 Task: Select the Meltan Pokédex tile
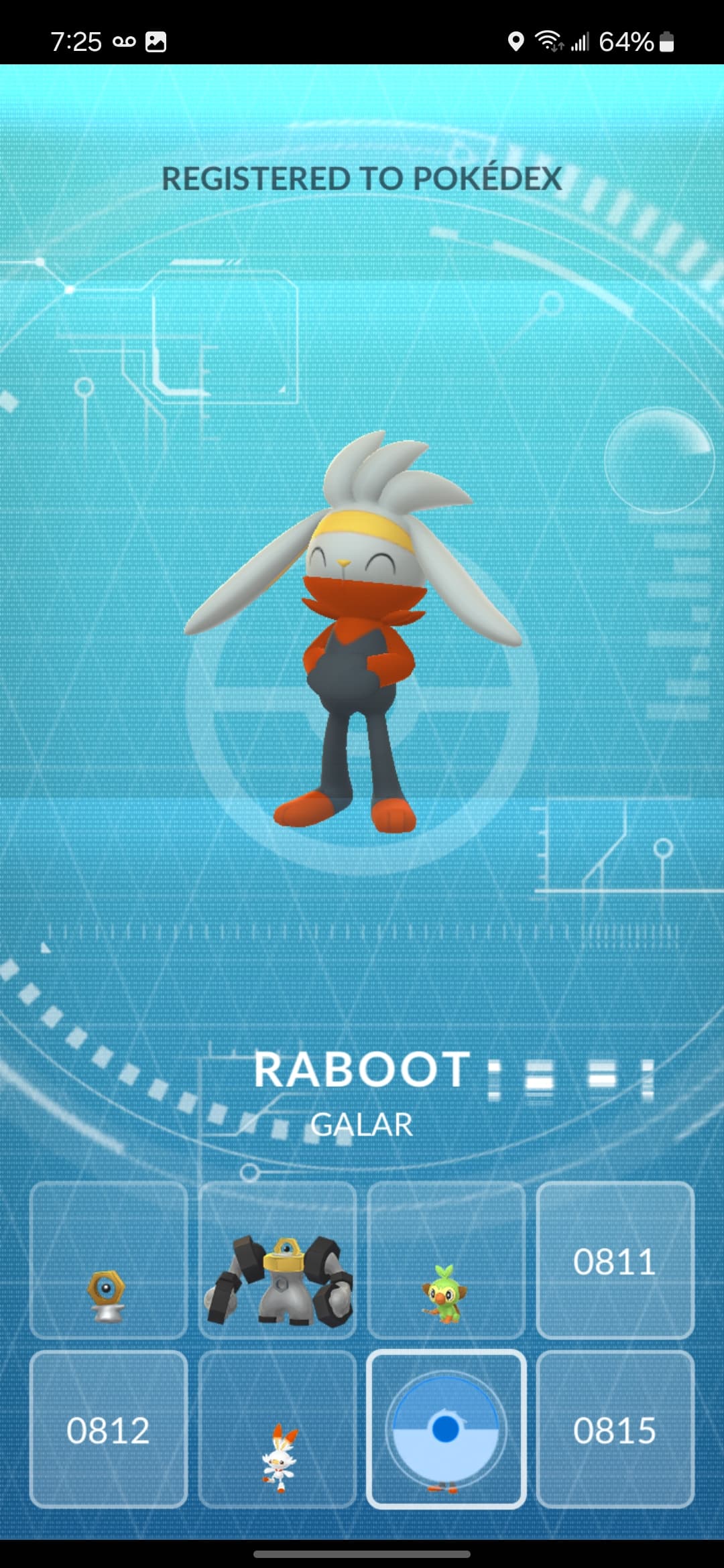click(x=109, y=1261)
